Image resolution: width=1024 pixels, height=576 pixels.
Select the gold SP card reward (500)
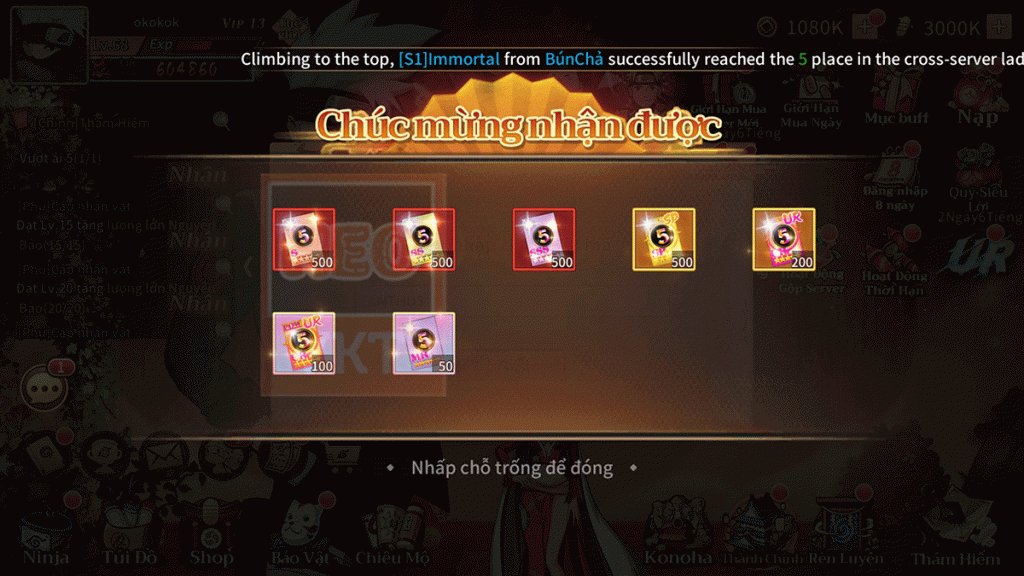coord(664,239)
